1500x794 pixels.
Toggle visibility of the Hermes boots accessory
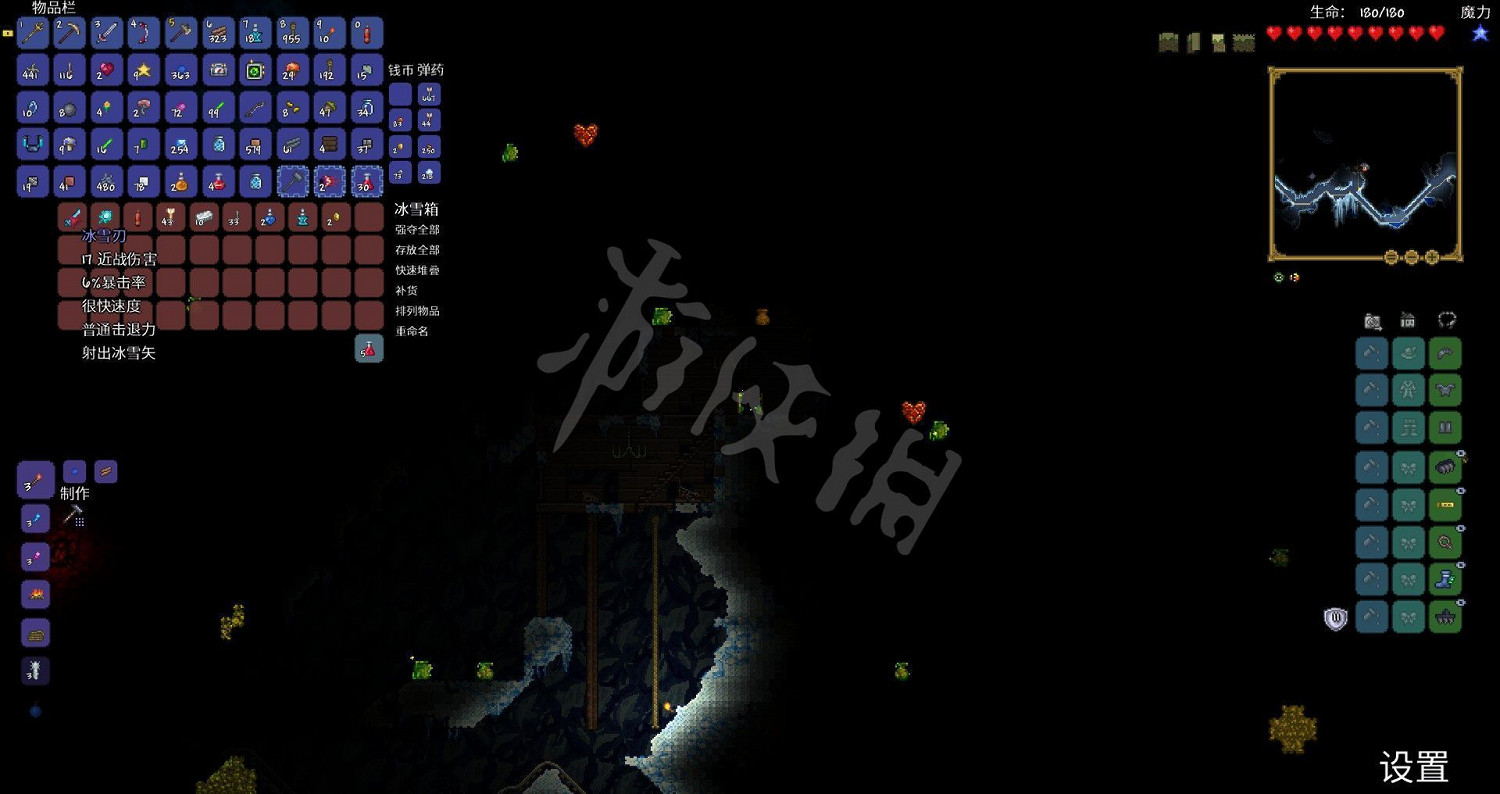coord(1461,564)
